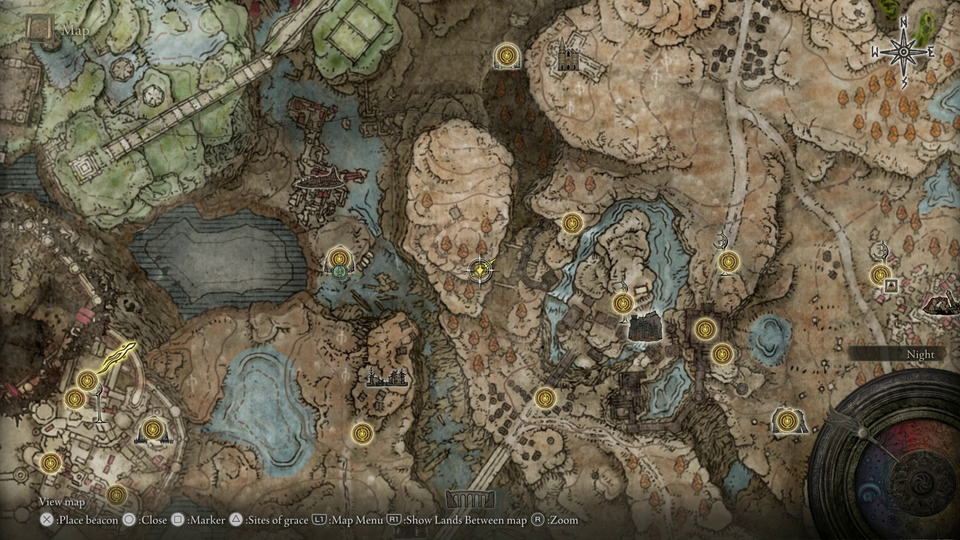
Task: Select the grace next to the square marker
Action: [880, 274]
